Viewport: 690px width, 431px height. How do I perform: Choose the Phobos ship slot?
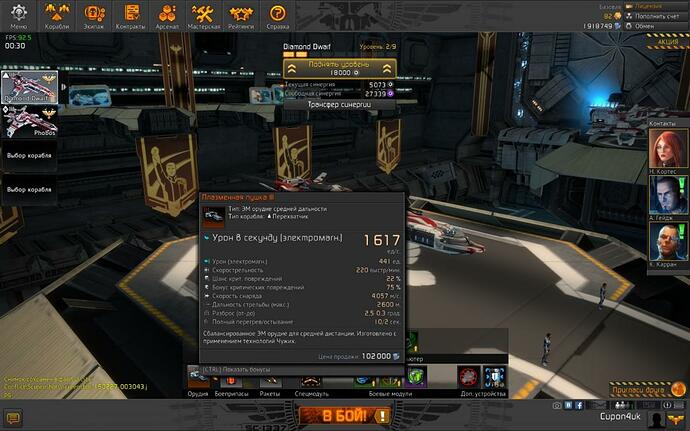[x=30, y=124]
